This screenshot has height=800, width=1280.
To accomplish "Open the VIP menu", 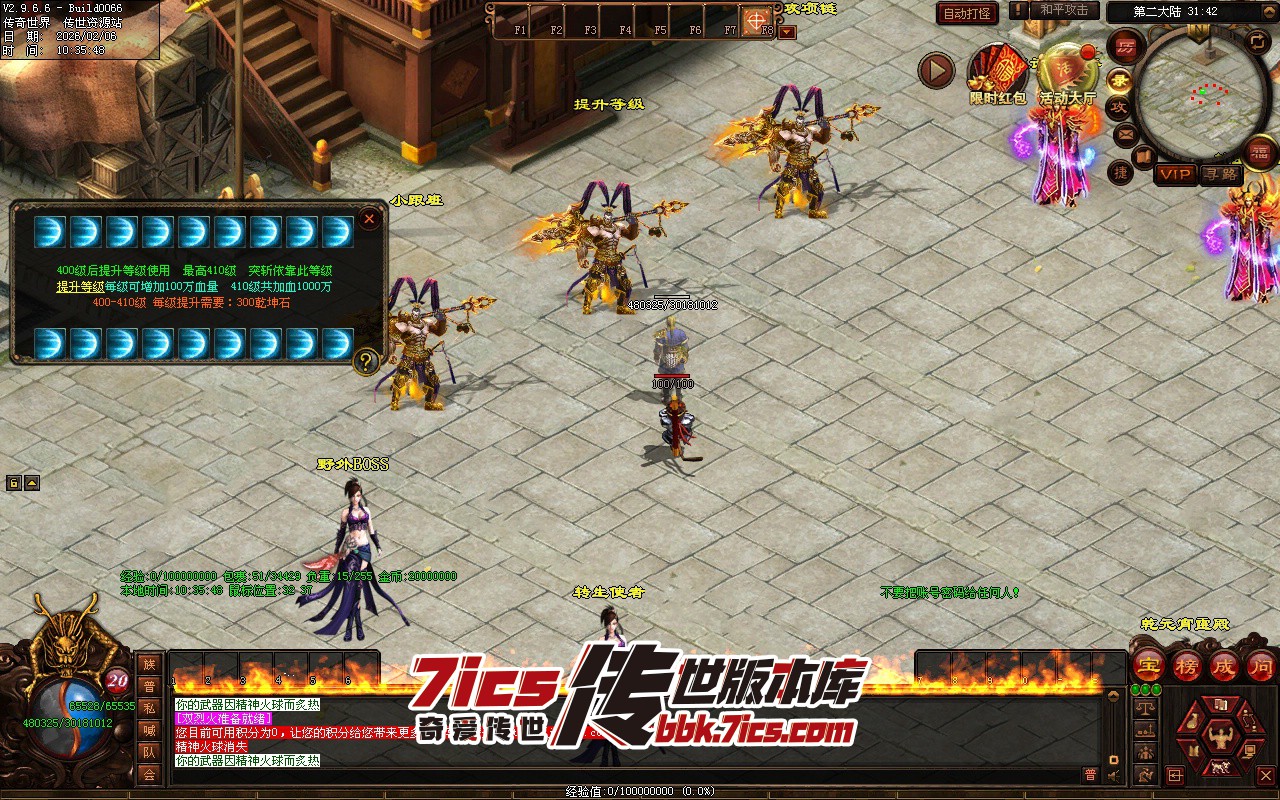I will click(x=1175, y=174).
